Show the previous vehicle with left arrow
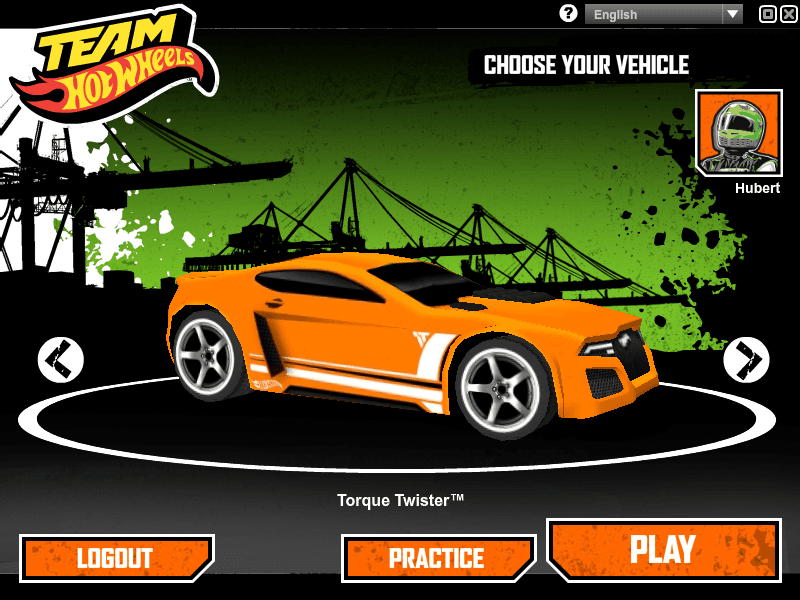 tap(61, 359)
